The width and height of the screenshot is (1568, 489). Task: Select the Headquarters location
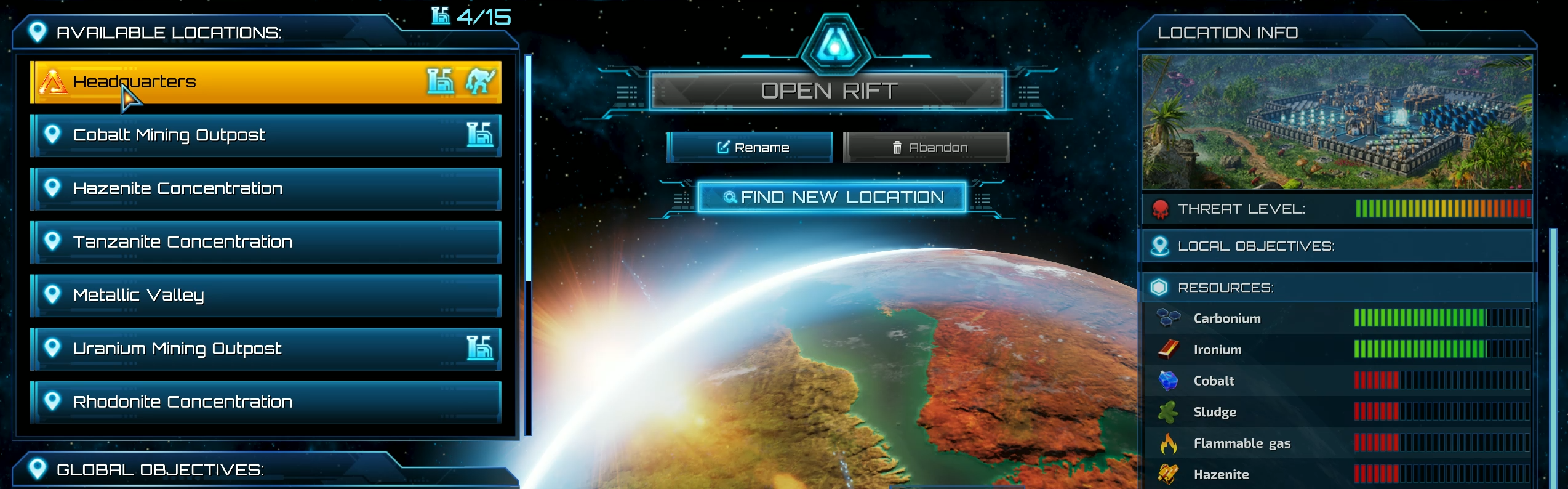tap(265, 82)
